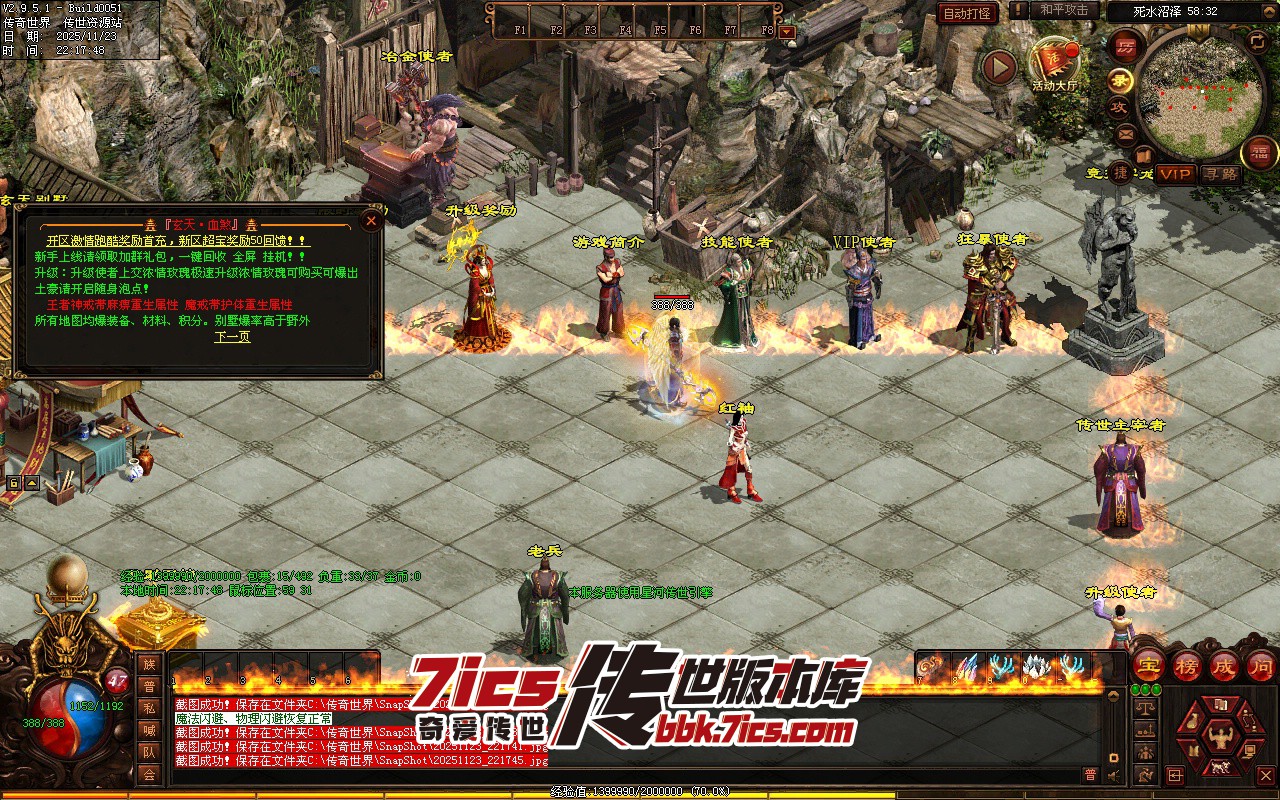Select the 喊 shout chat channel

coord(149,730)
